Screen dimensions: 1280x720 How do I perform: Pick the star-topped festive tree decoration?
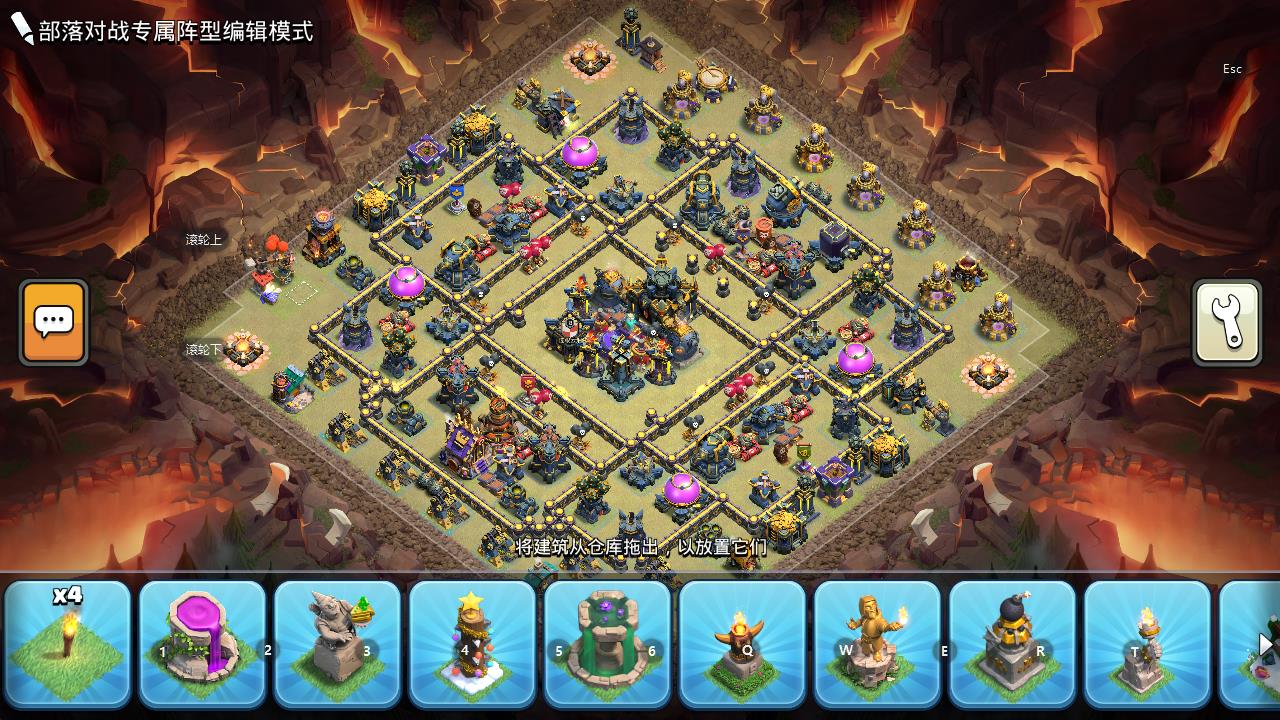pyautogui.click(x=473, y=644)
